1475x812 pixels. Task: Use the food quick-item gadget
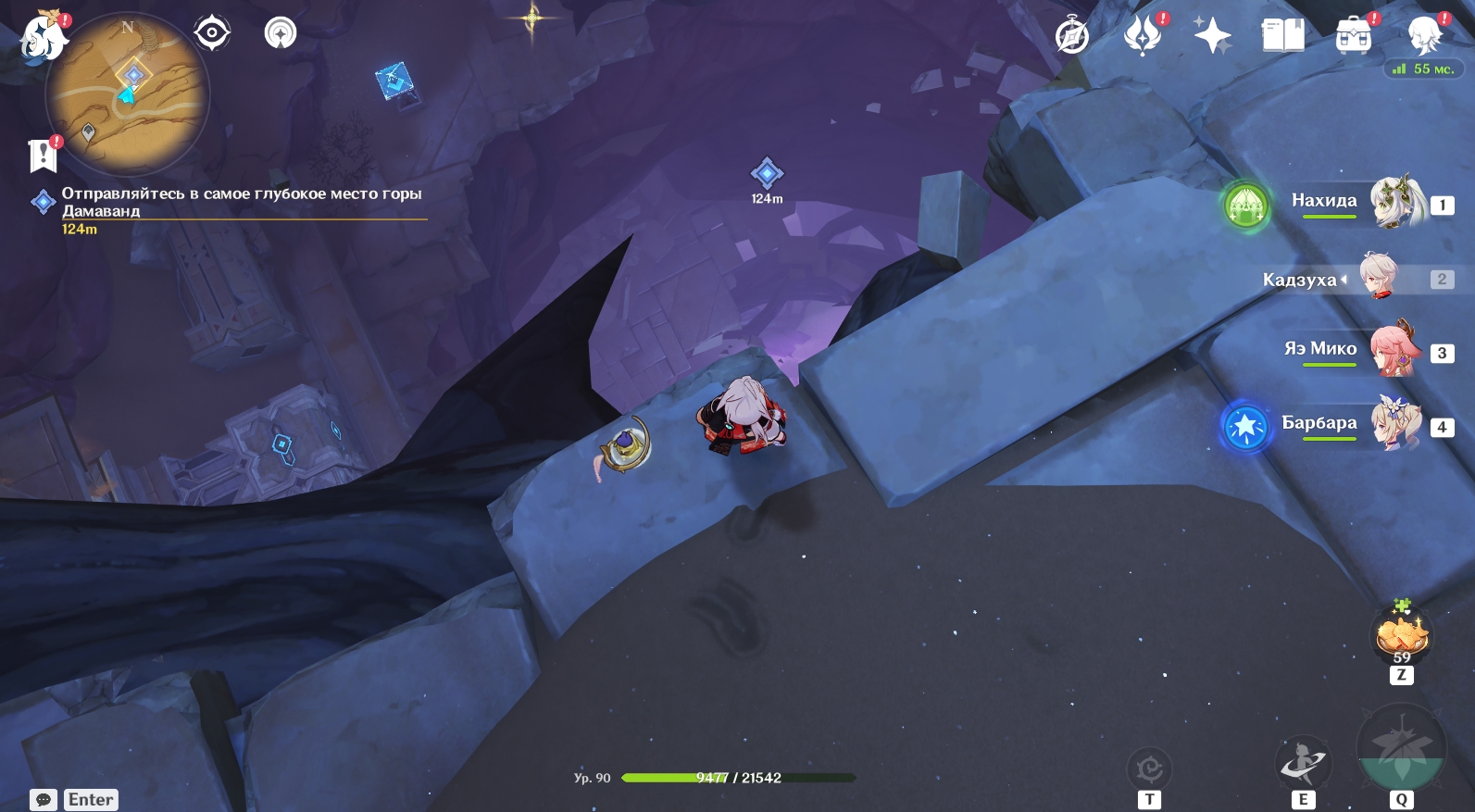coord(1401,636)
